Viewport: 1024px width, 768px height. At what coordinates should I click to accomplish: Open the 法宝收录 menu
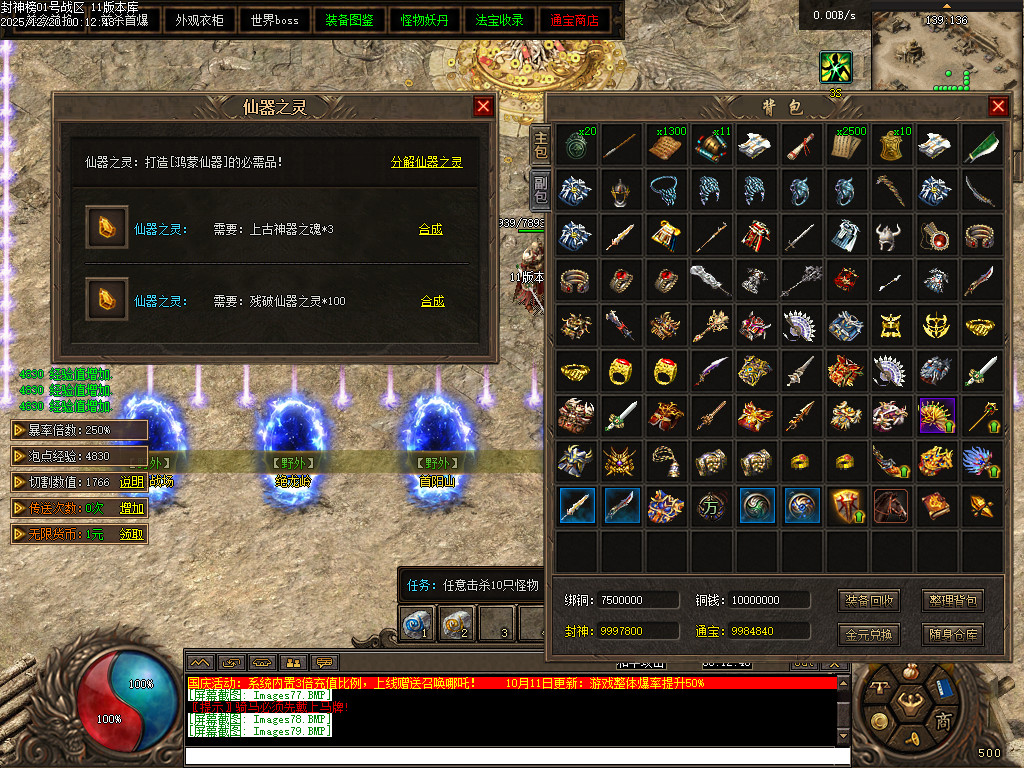[500, 20]
